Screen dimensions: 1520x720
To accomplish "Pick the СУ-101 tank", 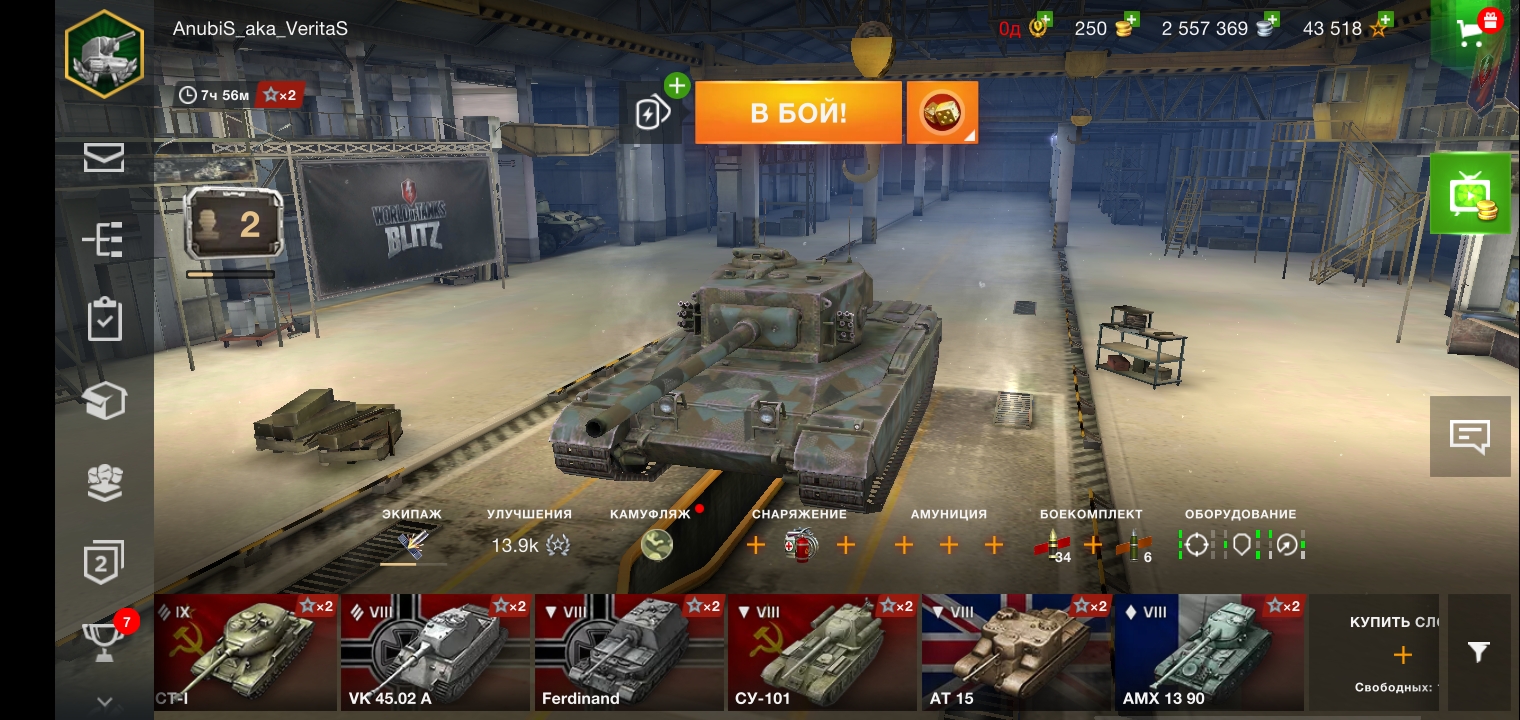I will [822, 652].
